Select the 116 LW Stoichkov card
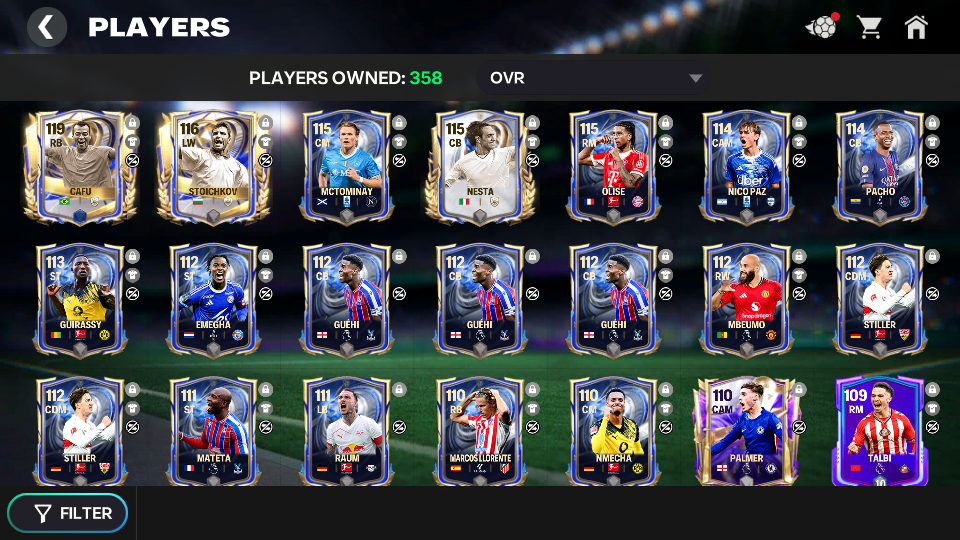 point(212,165)
